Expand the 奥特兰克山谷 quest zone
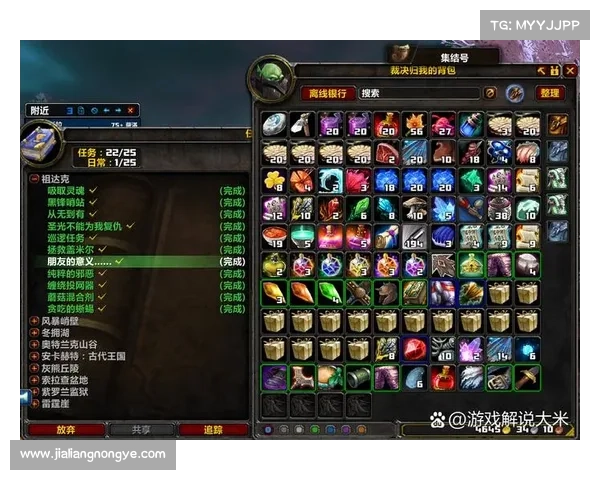This screenshot has height=480, width=600. coord(35,345)
